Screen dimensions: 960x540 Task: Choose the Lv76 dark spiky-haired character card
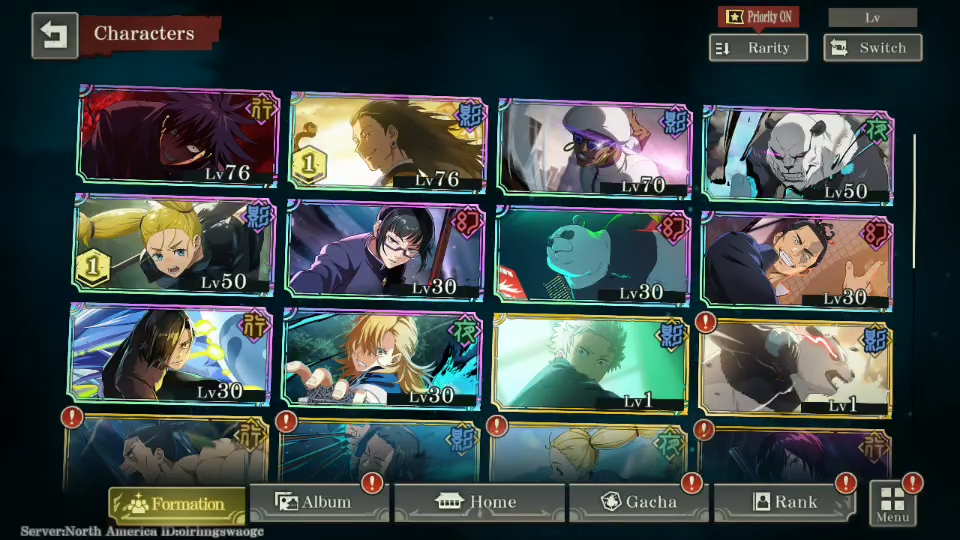point(179,138)
